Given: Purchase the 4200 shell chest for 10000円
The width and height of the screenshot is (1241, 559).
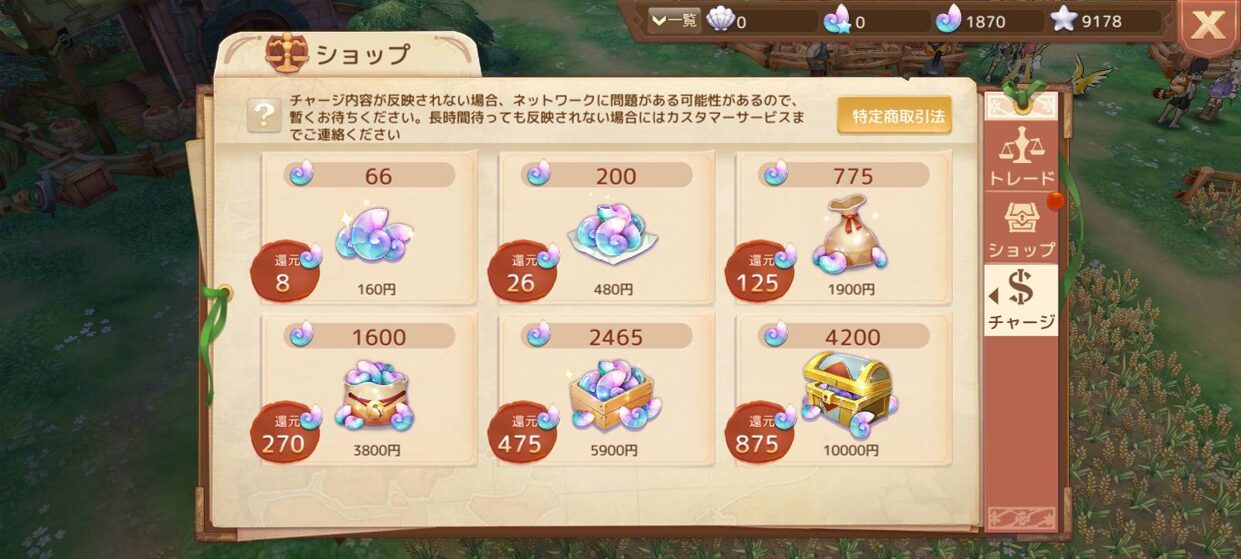Looking at the screenshot, I should point(844,392).
